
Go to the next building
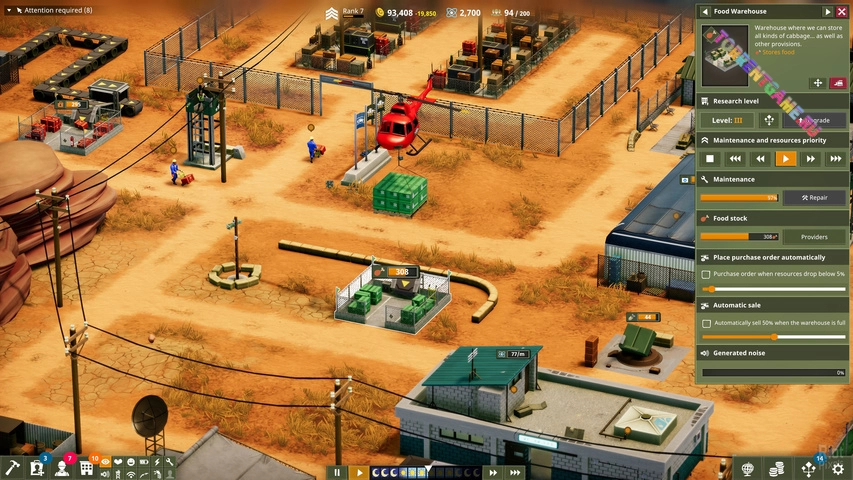[x=827, y=11]
